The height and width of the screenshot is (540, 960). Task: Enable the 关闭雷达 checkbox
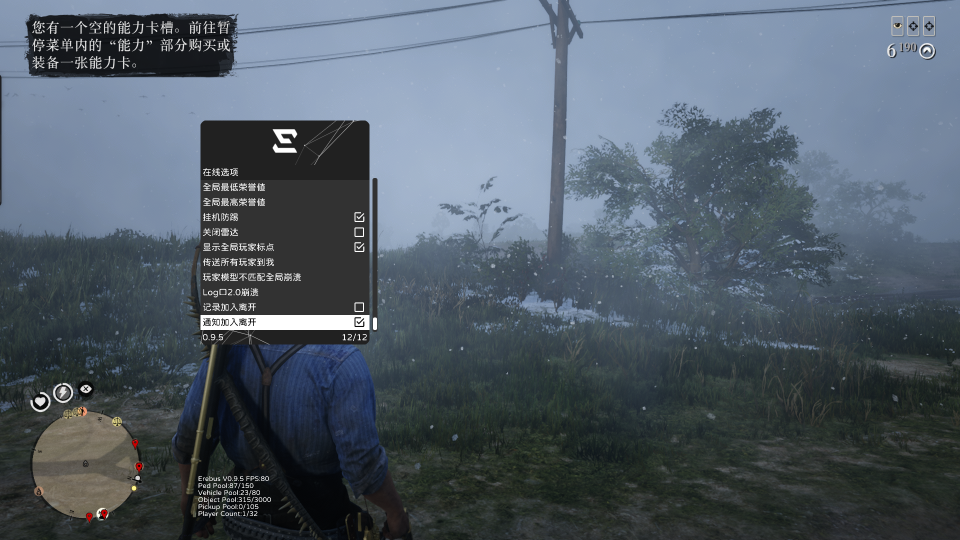tap(359, 232)
